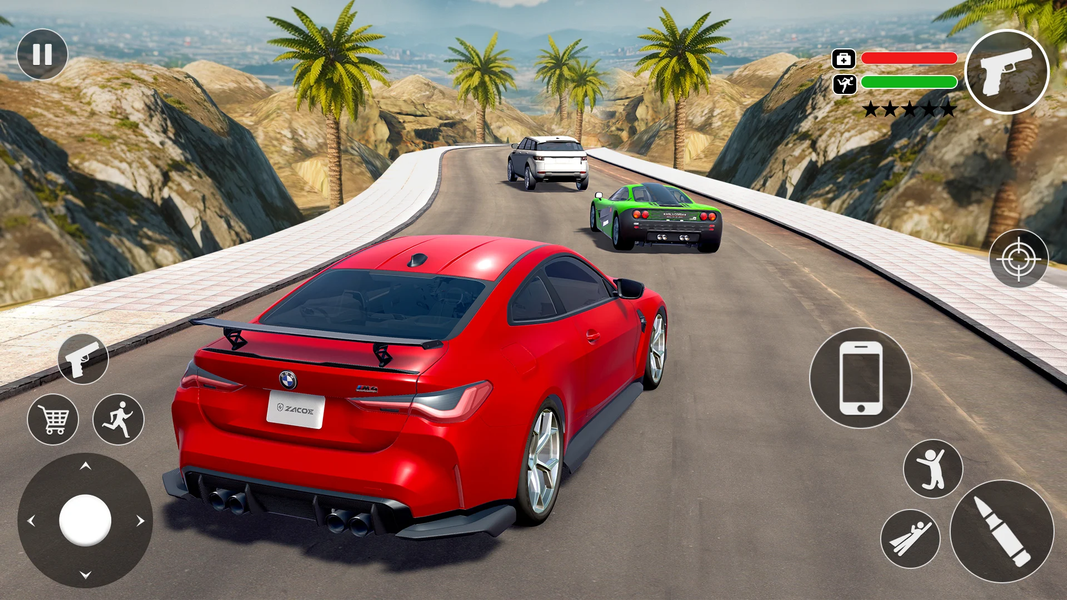Open the smartphone menu
The width and height of the screenshot is (1067, 600).
860,378
